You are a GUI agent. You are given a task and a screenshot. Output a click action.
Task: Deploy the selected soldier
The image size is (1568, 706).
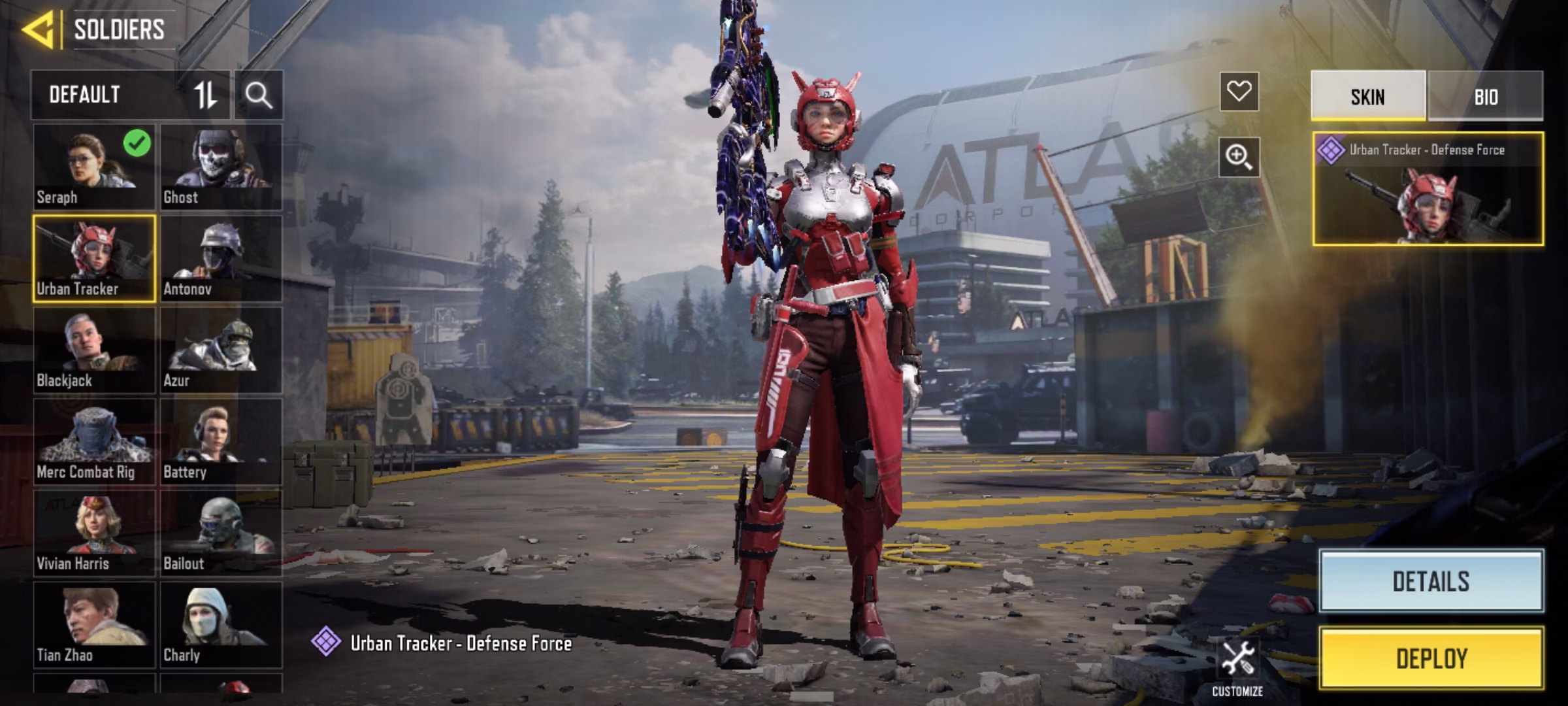pyautogui.click(x=1431, y=658)
